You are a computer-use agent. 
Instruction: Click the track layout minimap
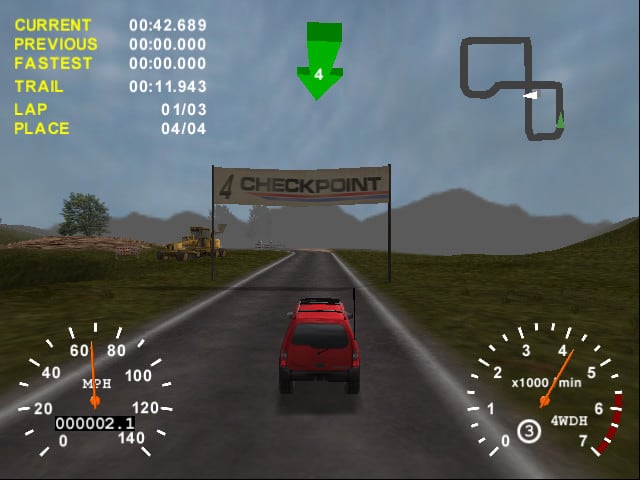pos(512,85)
